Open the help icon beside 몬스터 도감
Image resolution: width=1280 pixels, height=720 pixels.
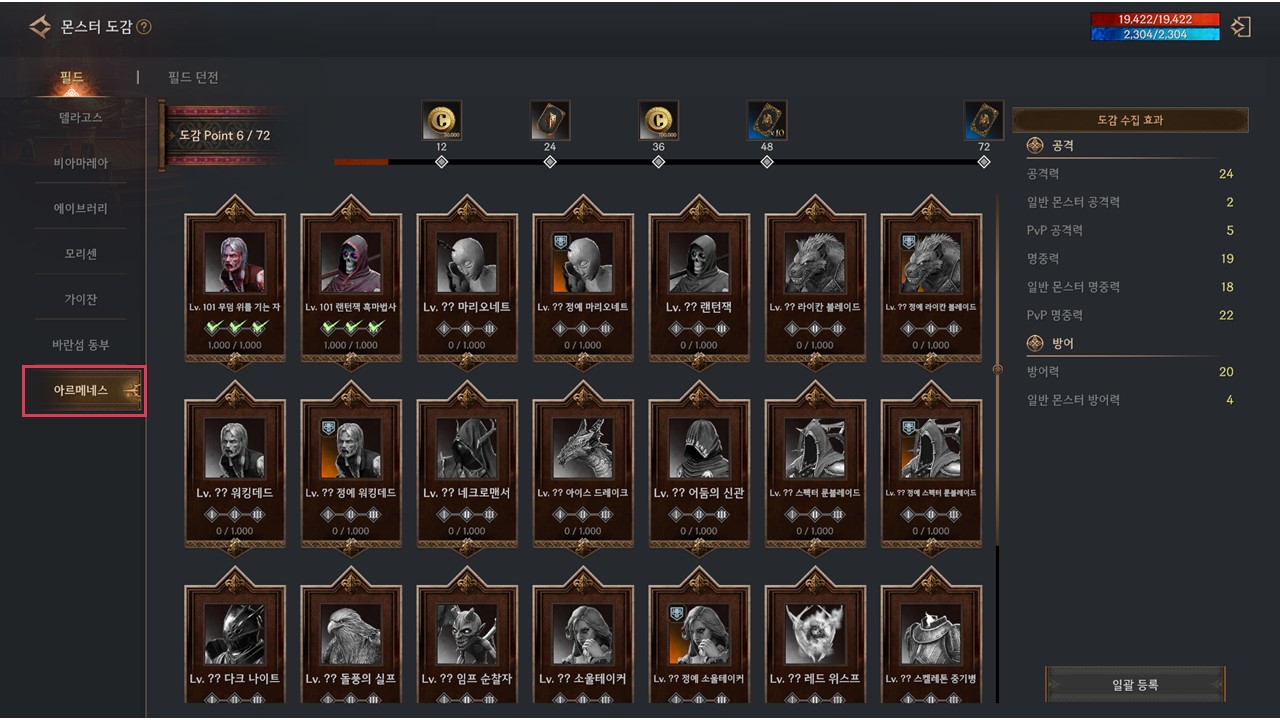(x=144, y=27)
